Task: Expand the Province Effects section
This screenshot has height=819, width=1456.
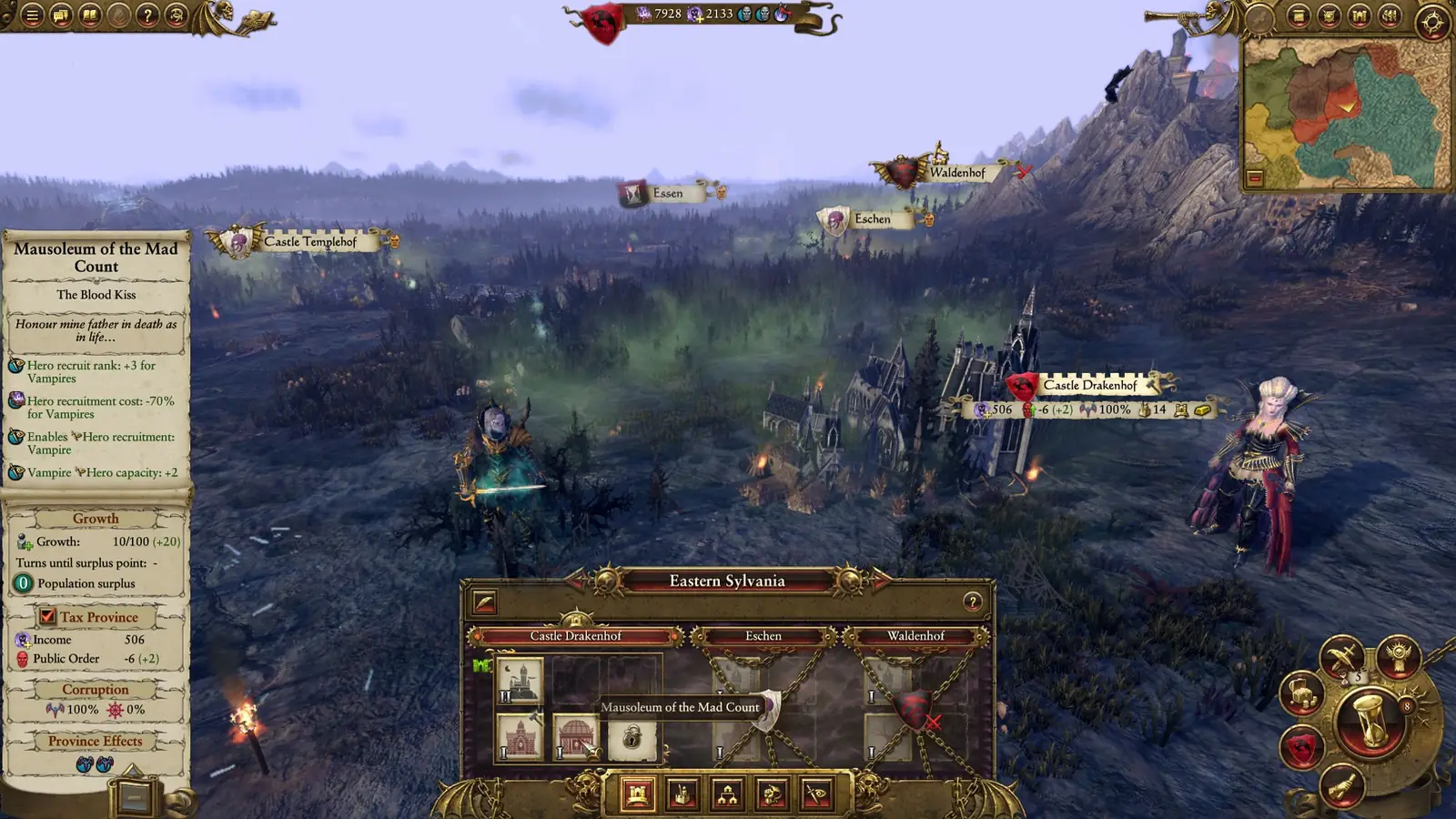Action: click(96, 742)
